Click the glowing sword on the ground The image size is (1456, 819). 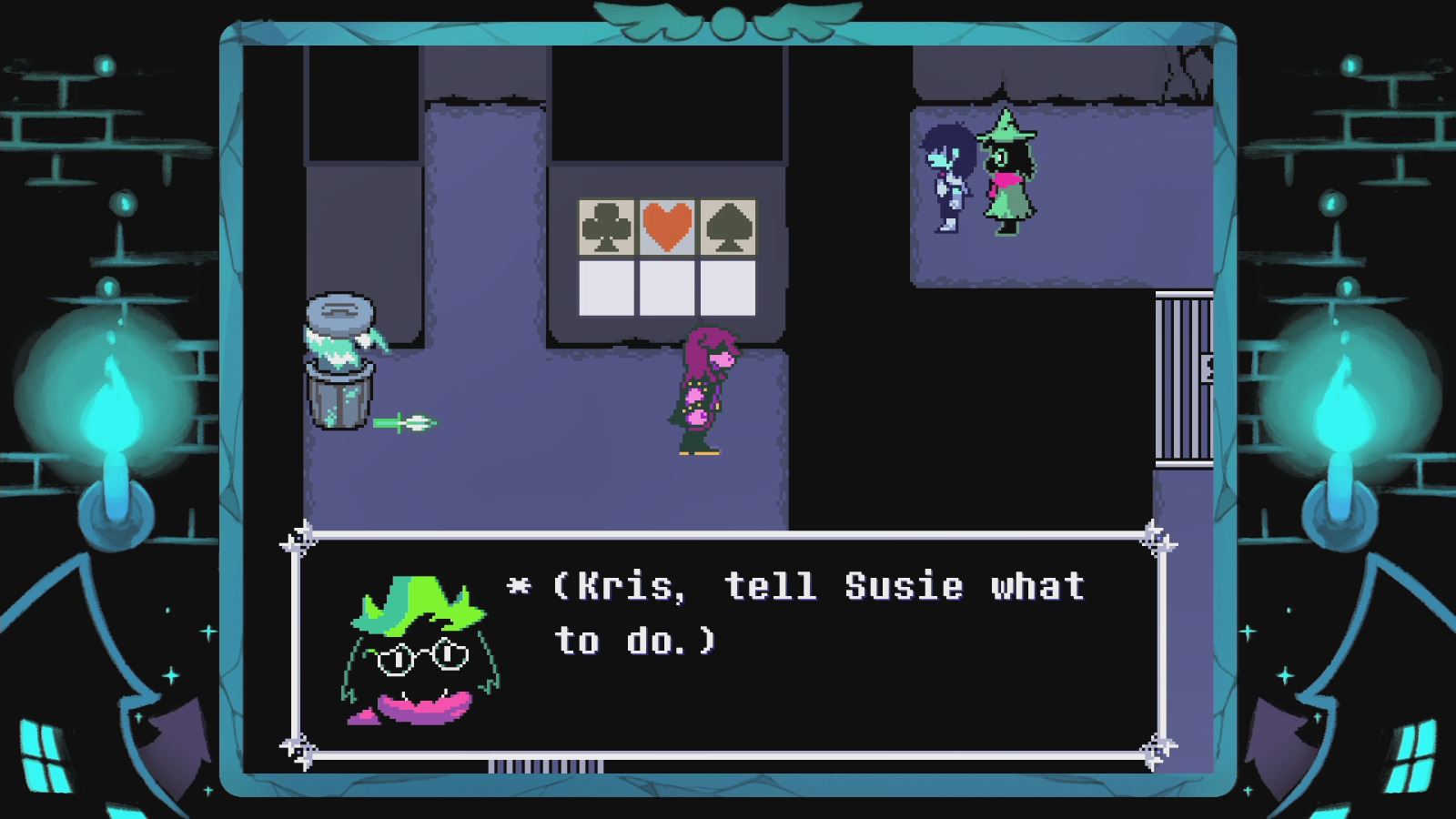[409, 421]
